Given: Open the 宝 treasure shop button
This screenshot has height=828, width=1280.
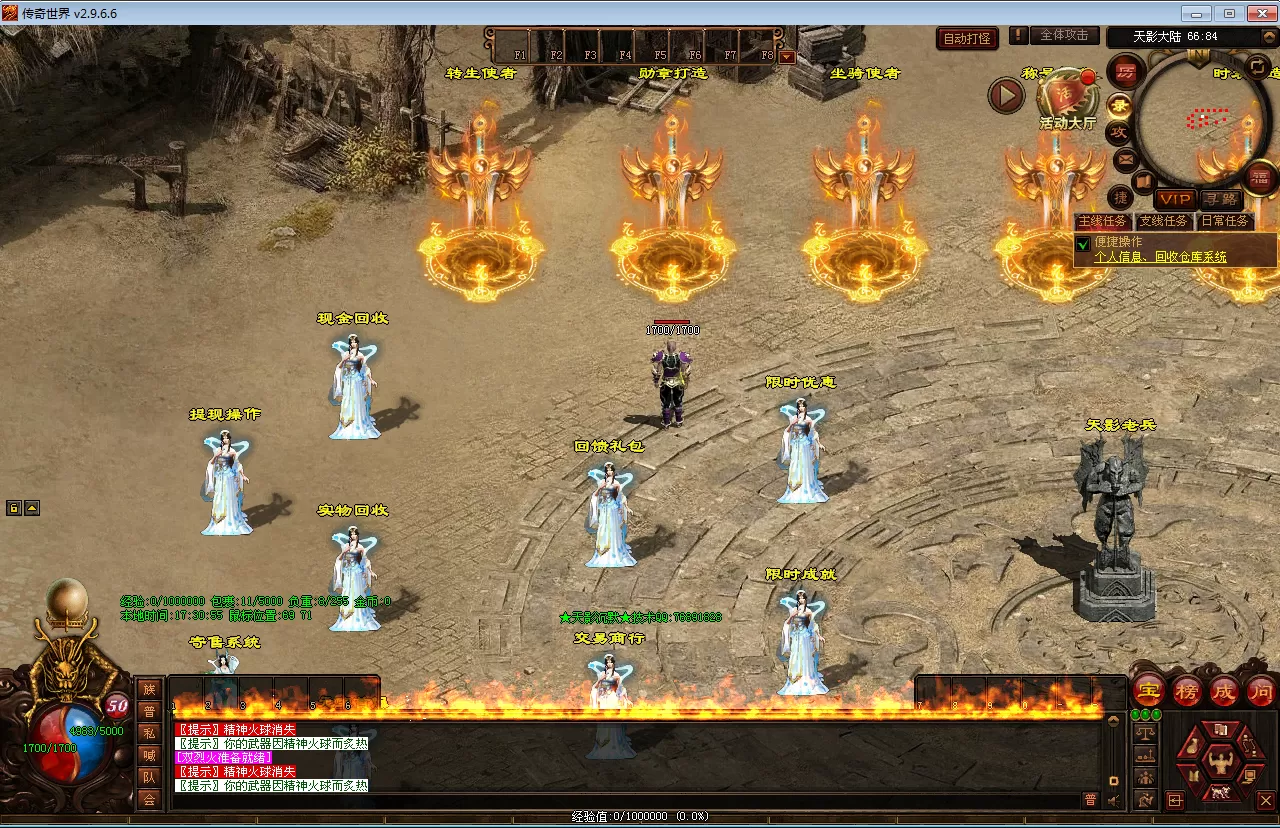Looking at the screenshot, I should tap(1149, 689).
